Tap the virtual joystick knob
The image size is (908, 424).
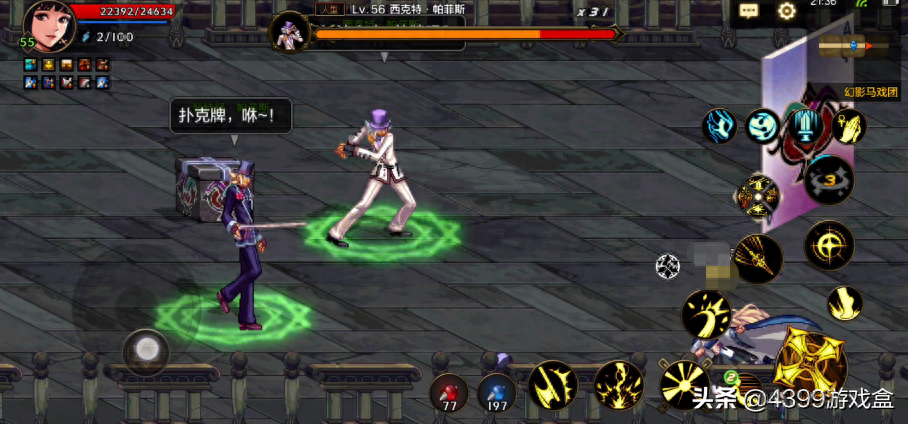click(146, 351)
